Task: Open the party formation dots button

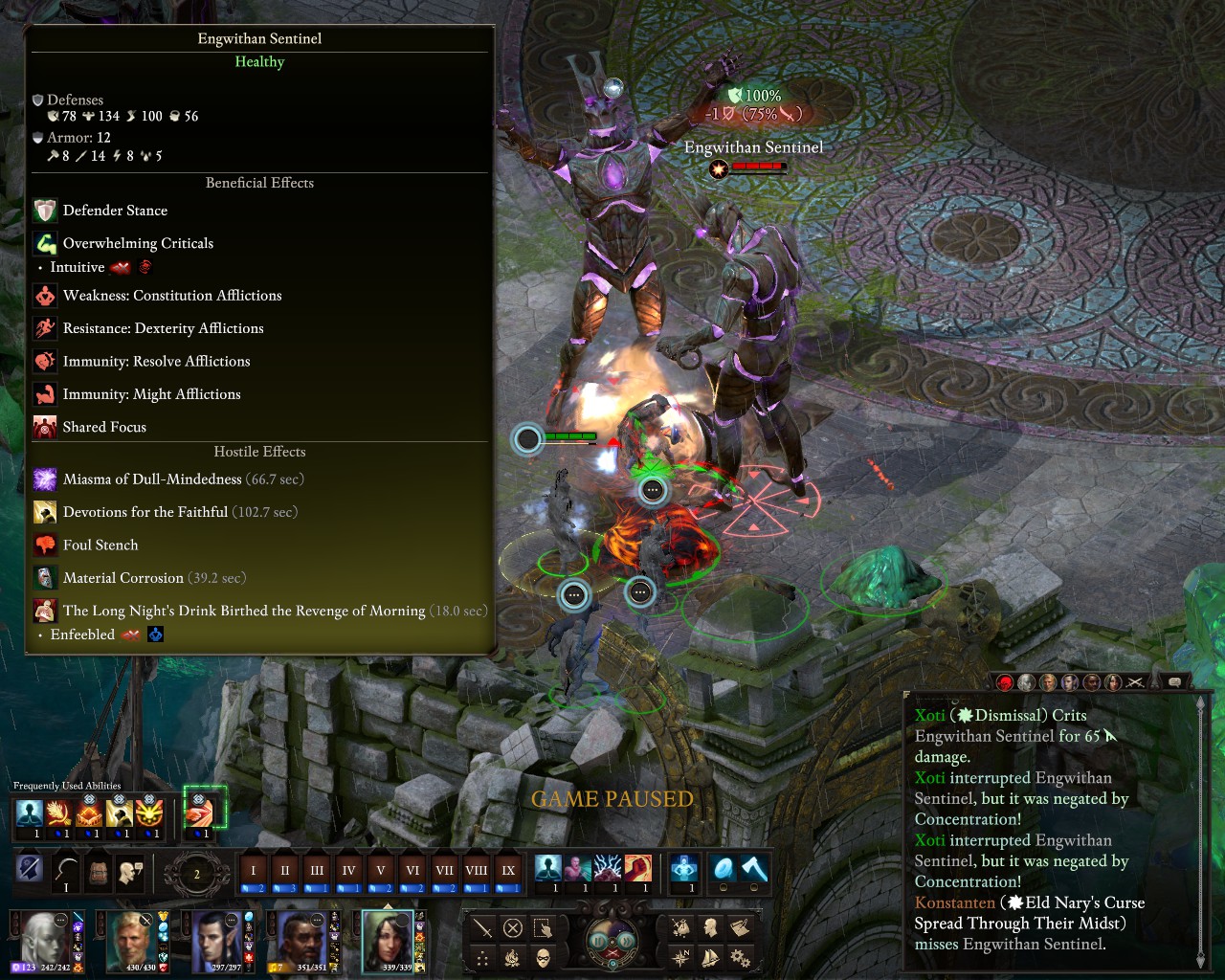Action: pos(483,958)
